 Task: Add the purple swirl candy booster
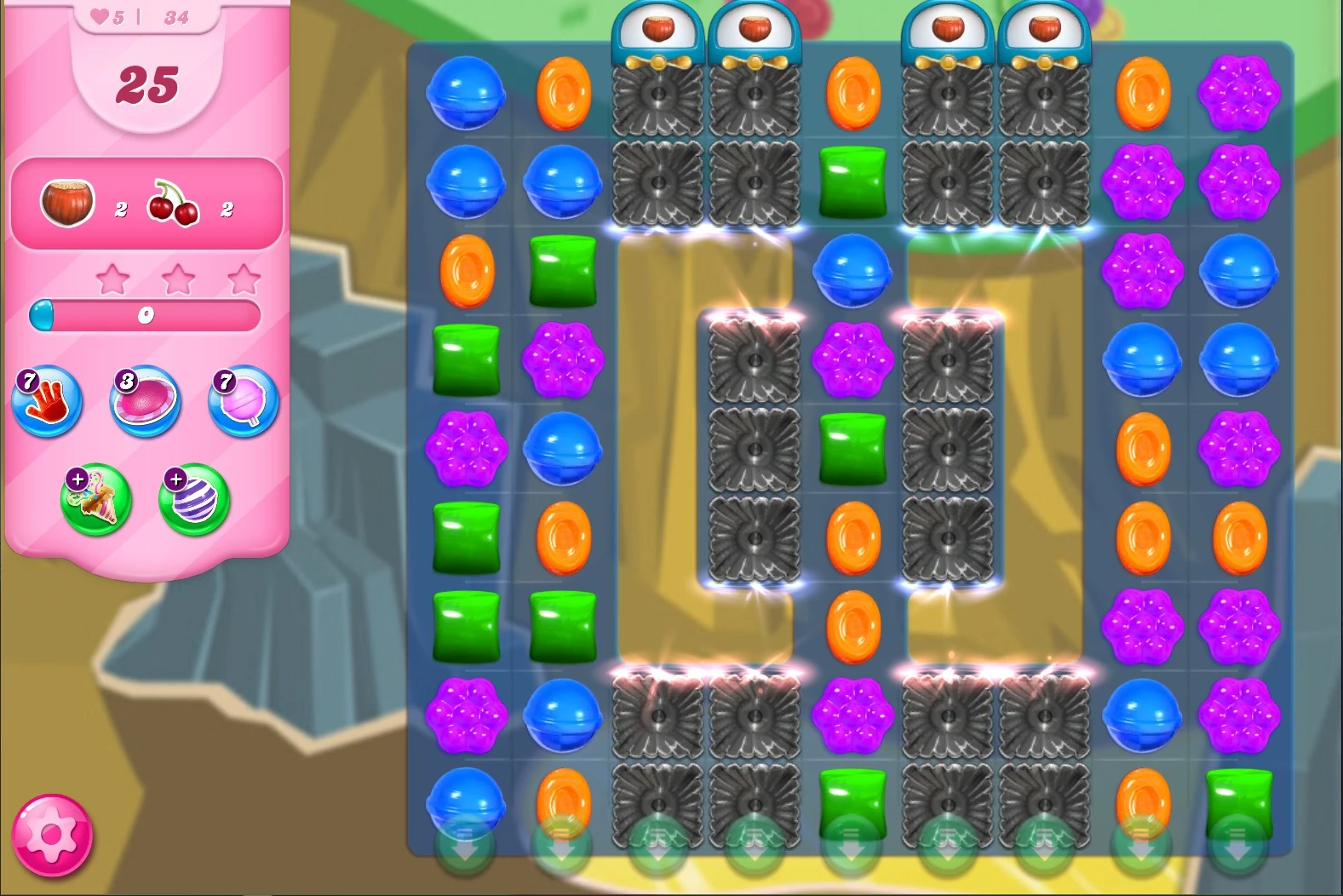[x=192, y=500]
